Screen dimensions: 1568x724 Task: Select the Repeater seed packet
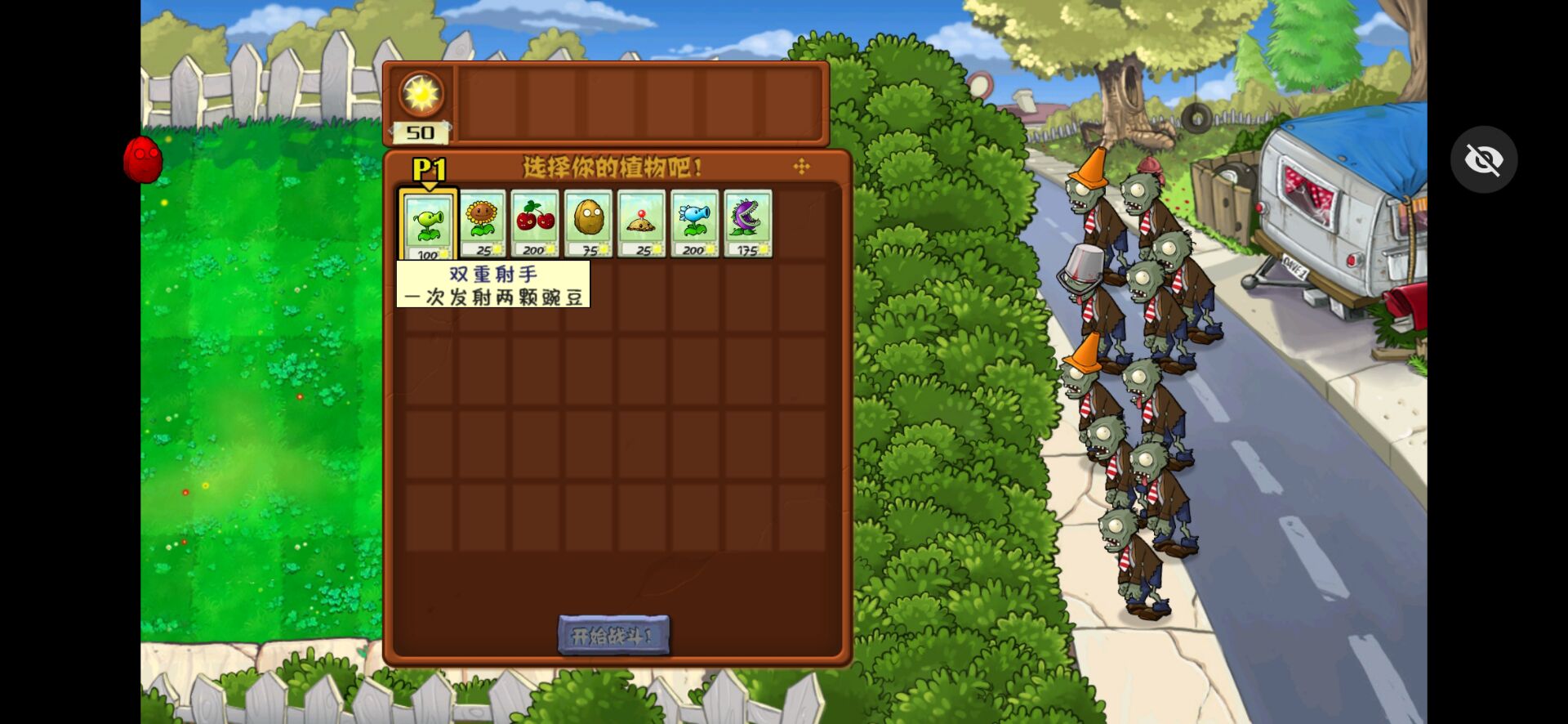point(428,225)
